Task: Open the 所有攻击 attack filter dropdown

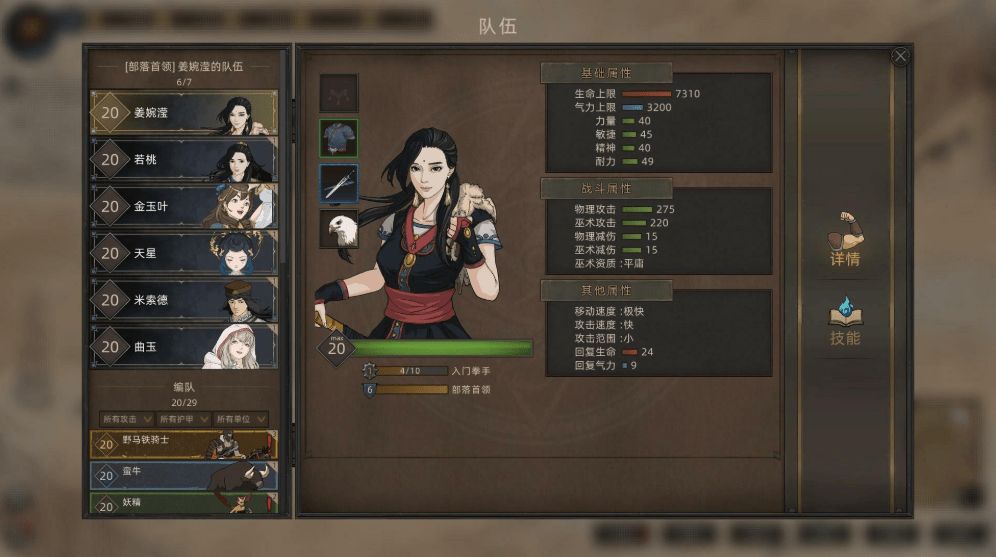Action: 126,419
